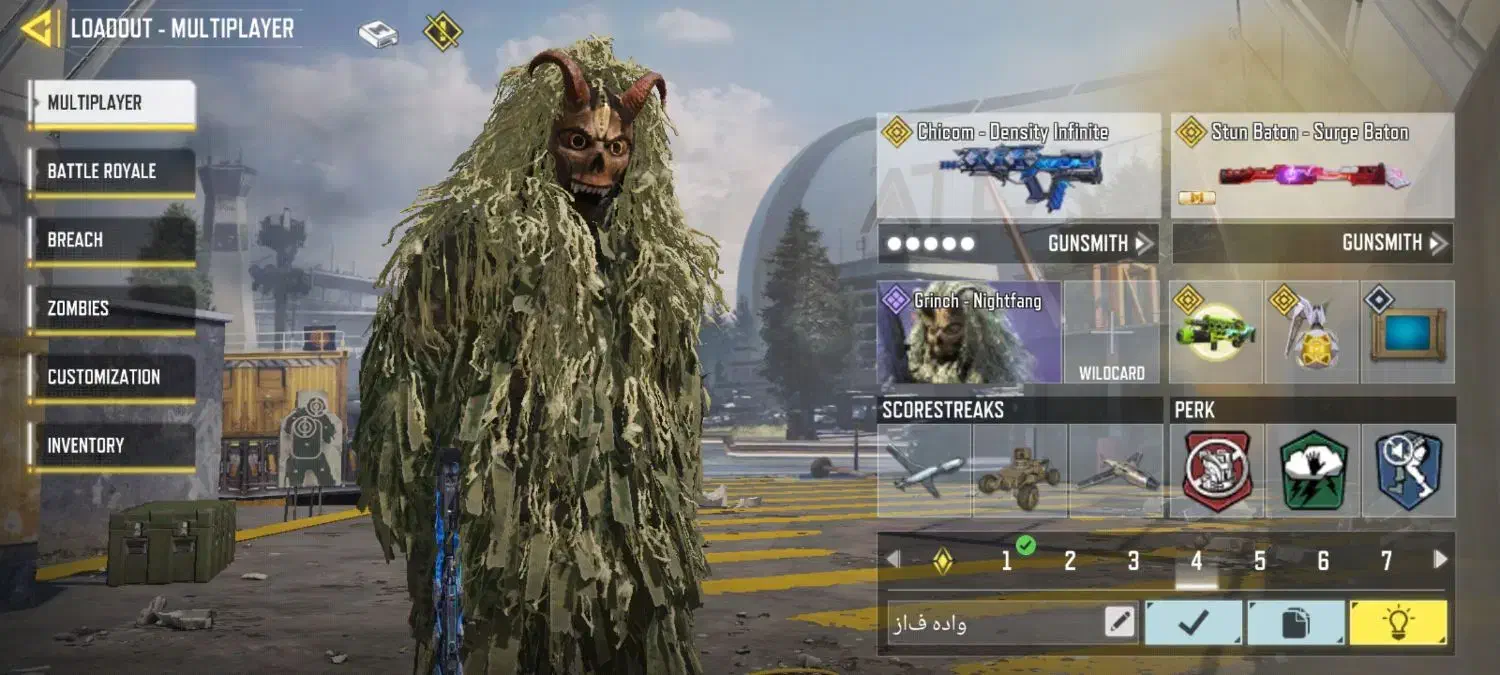
Task: Rename loadout with the pencil icon
Action: click(x=1120, y=623)
